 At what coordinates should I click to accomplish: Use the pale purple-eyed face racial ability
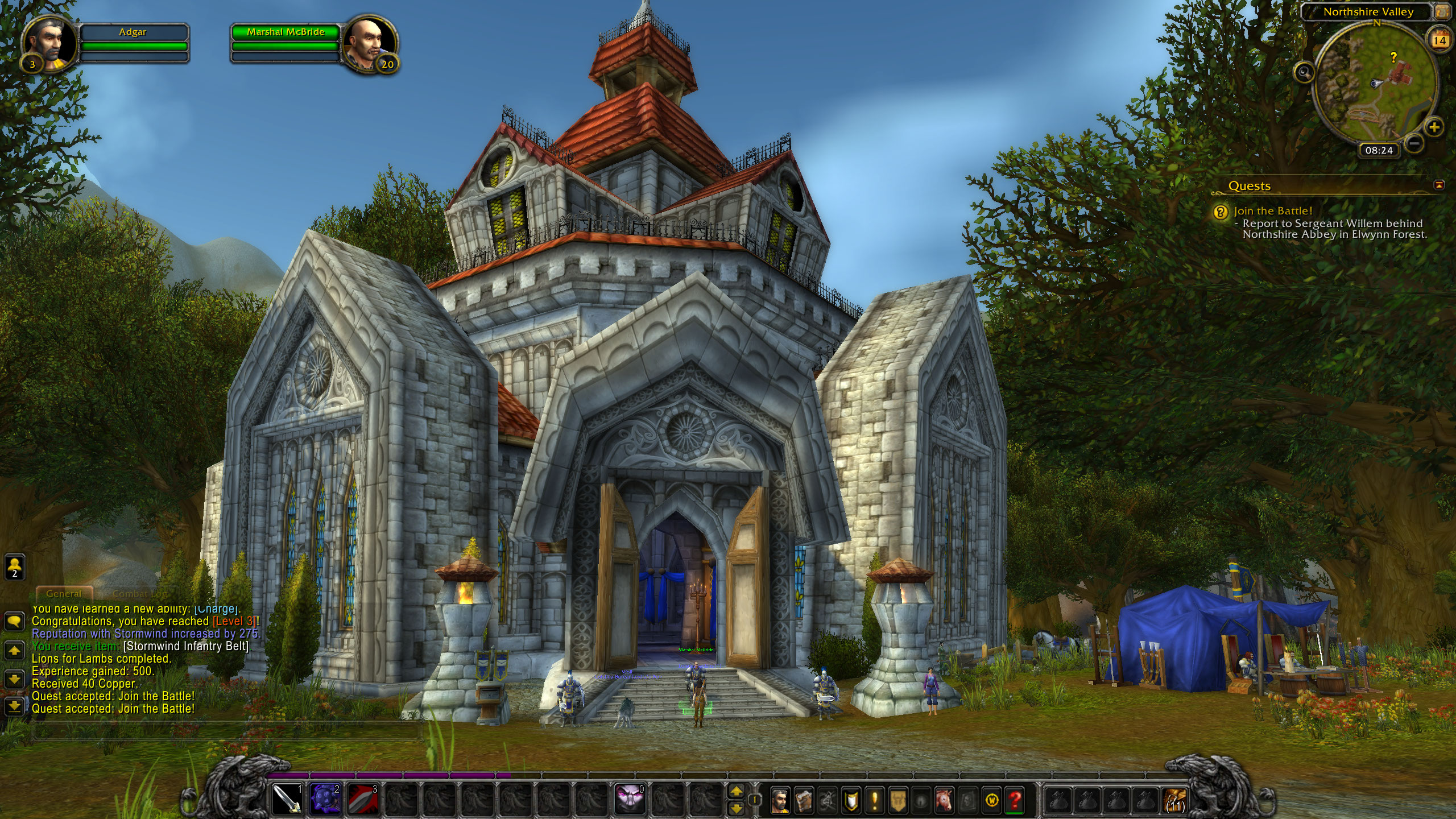(630, 799)
